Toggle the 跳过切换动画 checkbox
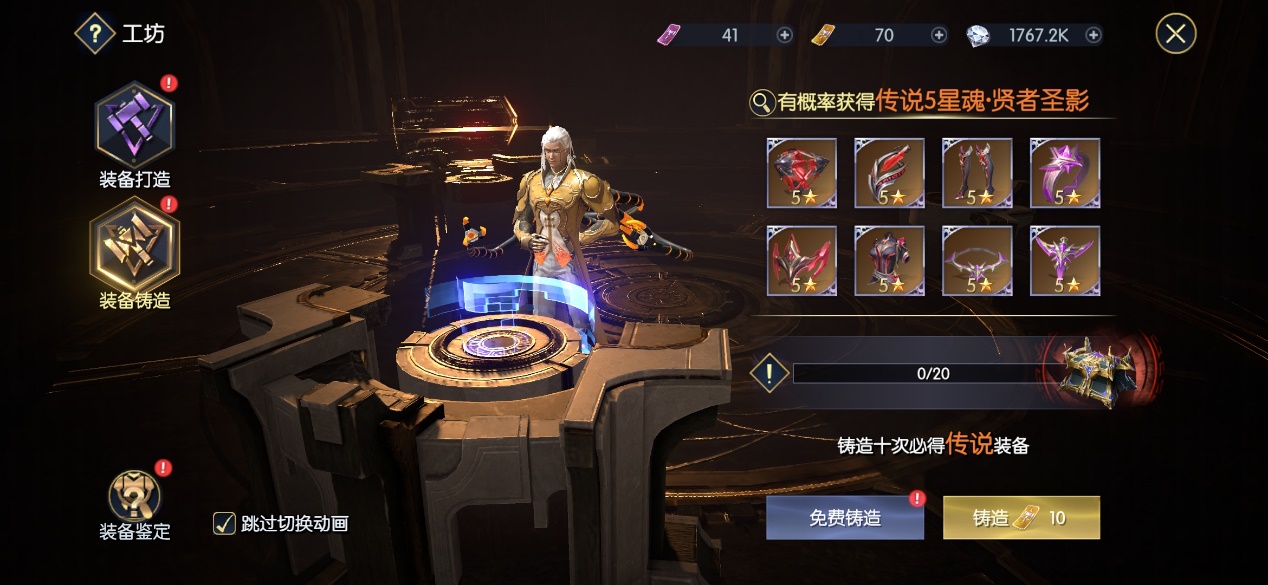This screenshot has width=1268, height=585. click(225, 523)
